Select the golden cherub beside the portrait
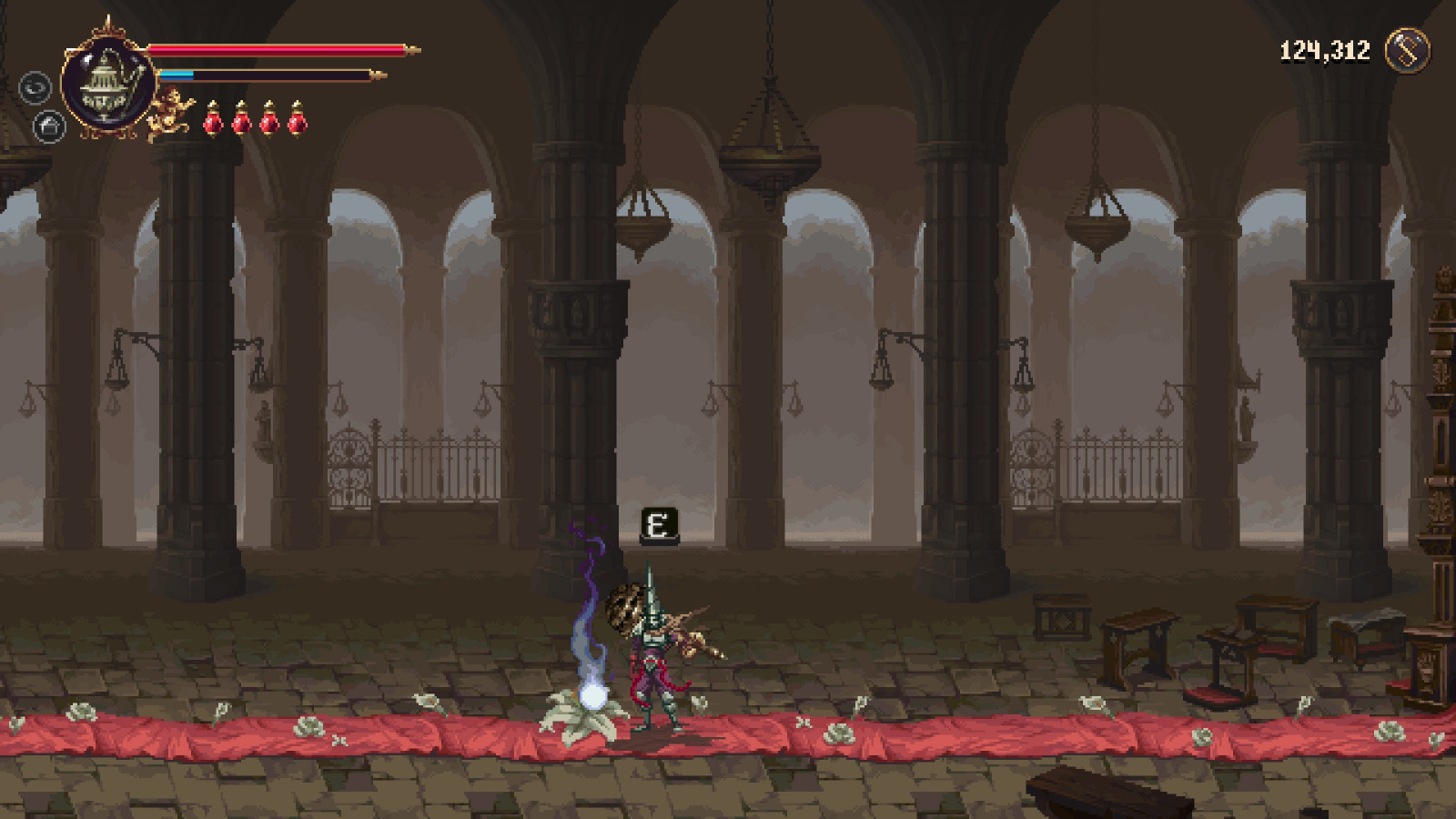This screenshot has height=819, width=1456. click(x=168, y=109)
